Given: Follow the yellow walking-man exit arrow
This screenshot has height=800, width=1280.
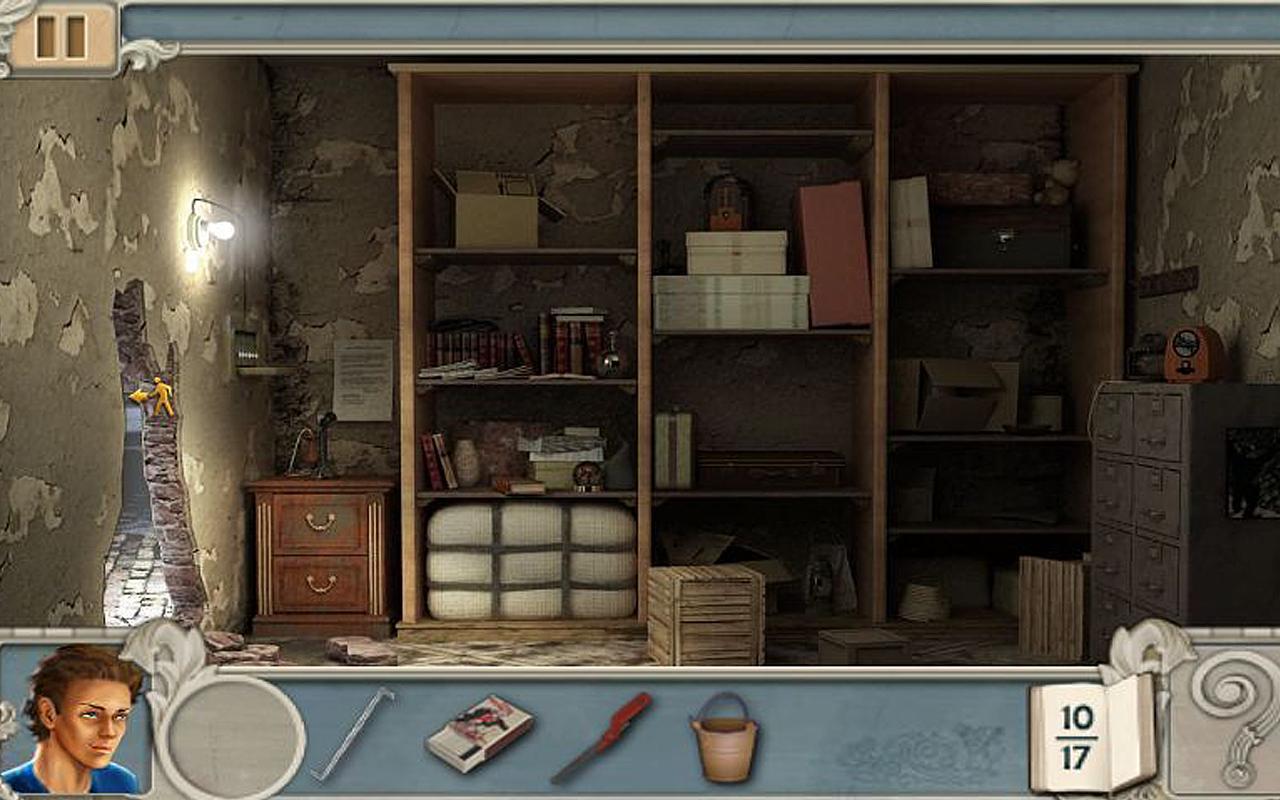Looking at the screenshot, I should 152,396.
